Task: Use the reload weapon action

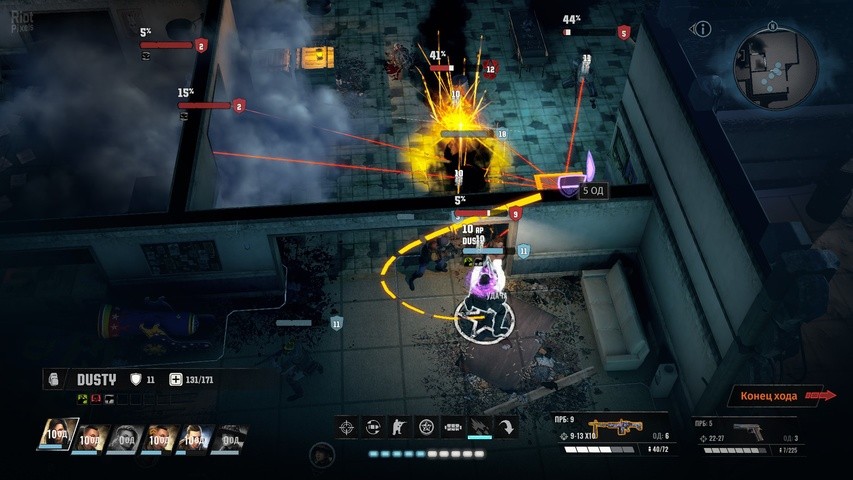Action: click(x=372, y=427)
